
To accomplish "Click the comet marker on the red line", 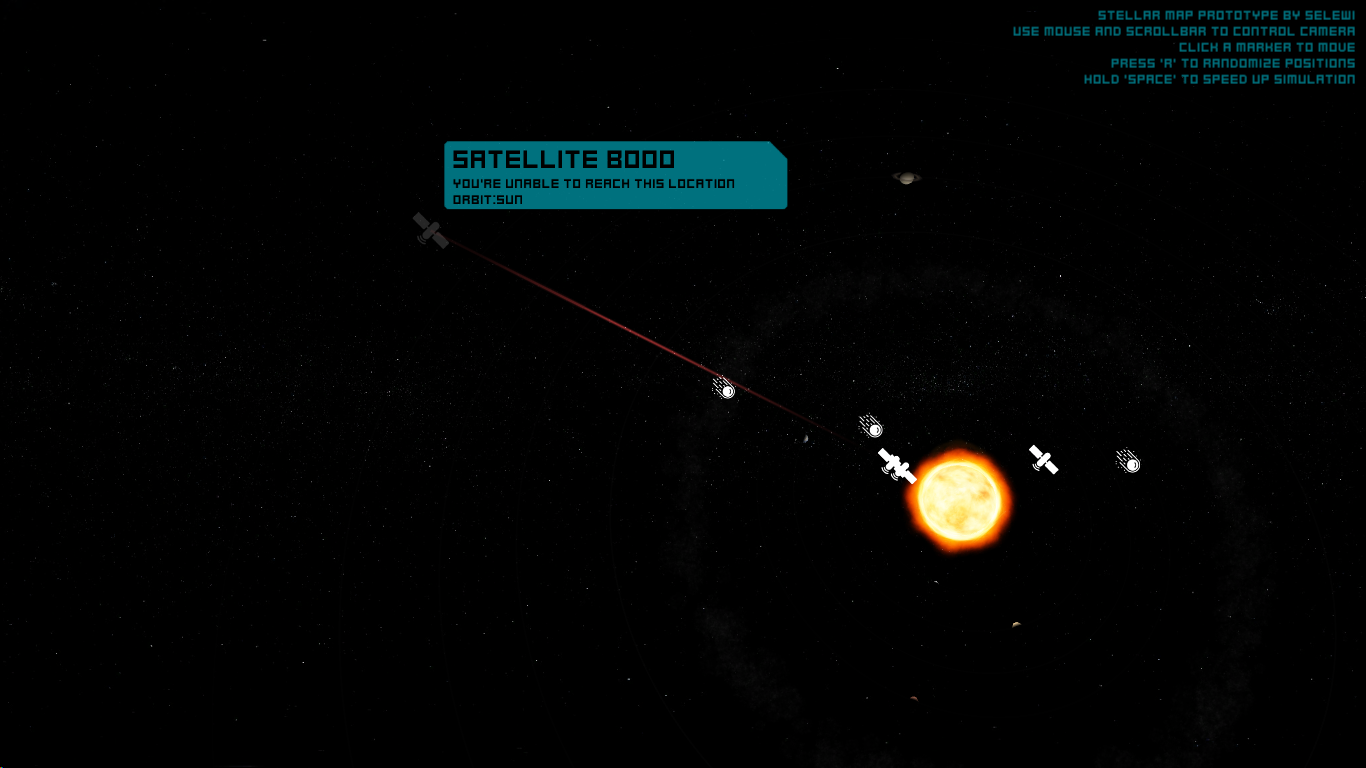I will click(725, 388).
